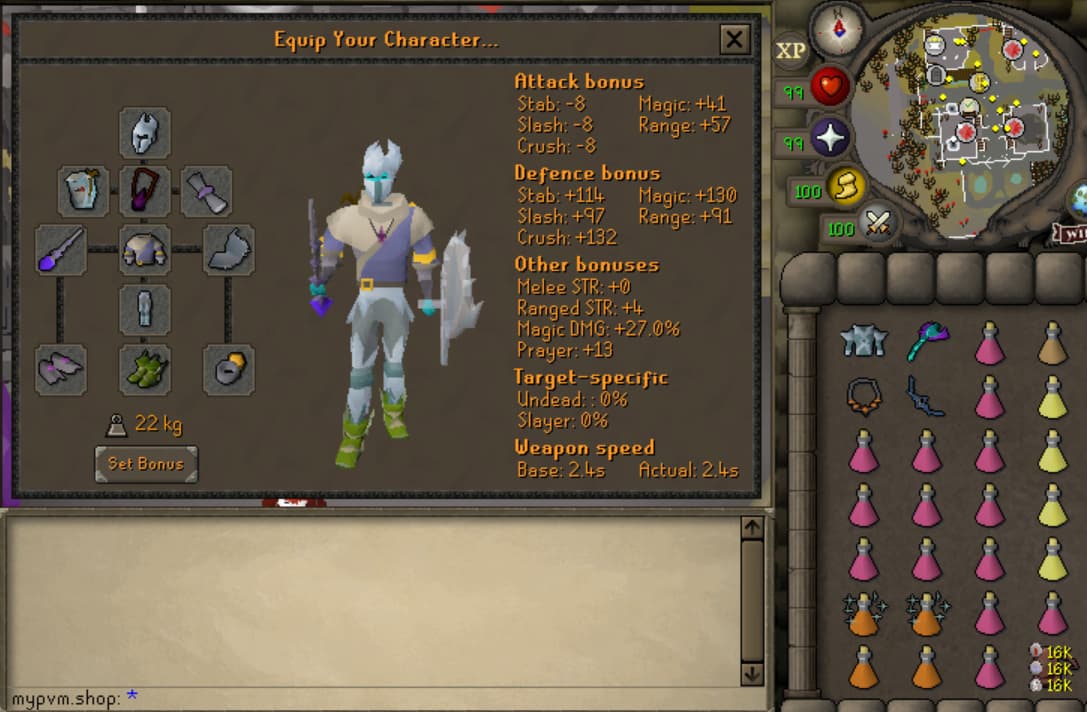This screenshot has width=1087, height=712.
Task: Toggle the quick-prayers orb
Action: click(830, 140)
